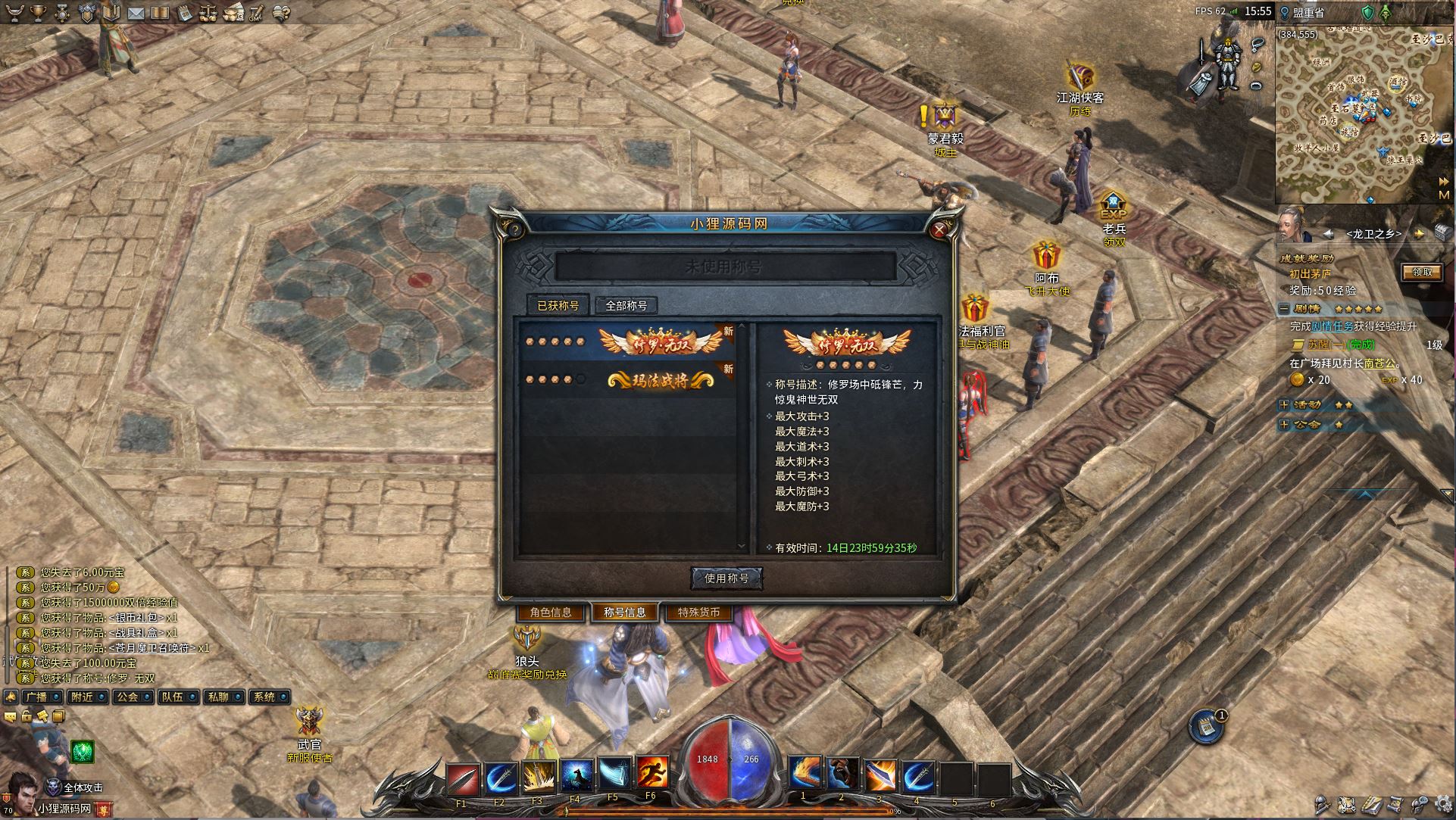Open the 角色信息 tab
This screenshot has width=1456, height=820.
(x=551, y=613)
